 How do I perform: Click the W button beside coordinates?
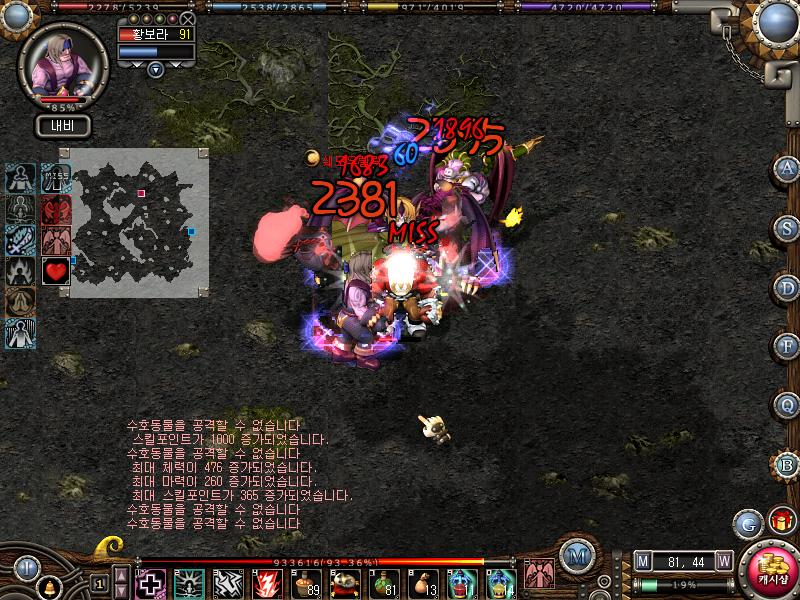[723, 562]
